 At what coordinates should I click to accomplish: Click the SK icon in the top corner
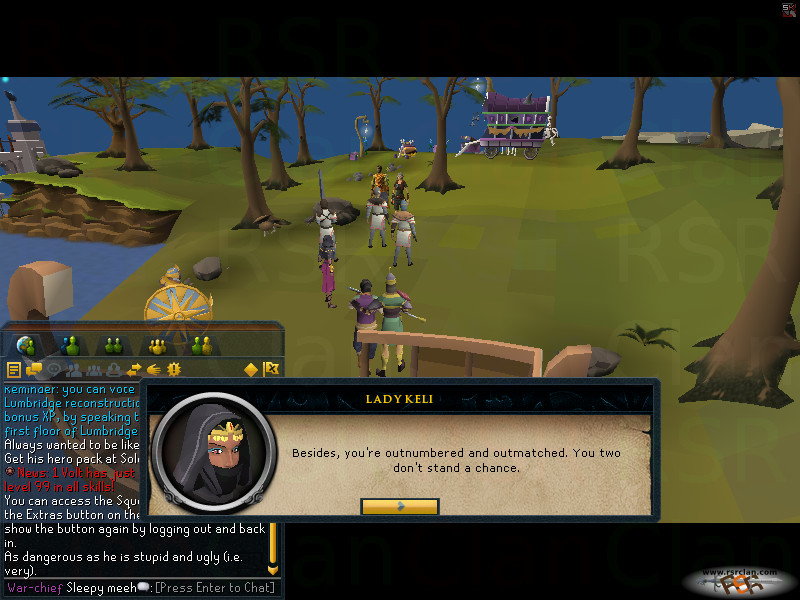[790, 9]
